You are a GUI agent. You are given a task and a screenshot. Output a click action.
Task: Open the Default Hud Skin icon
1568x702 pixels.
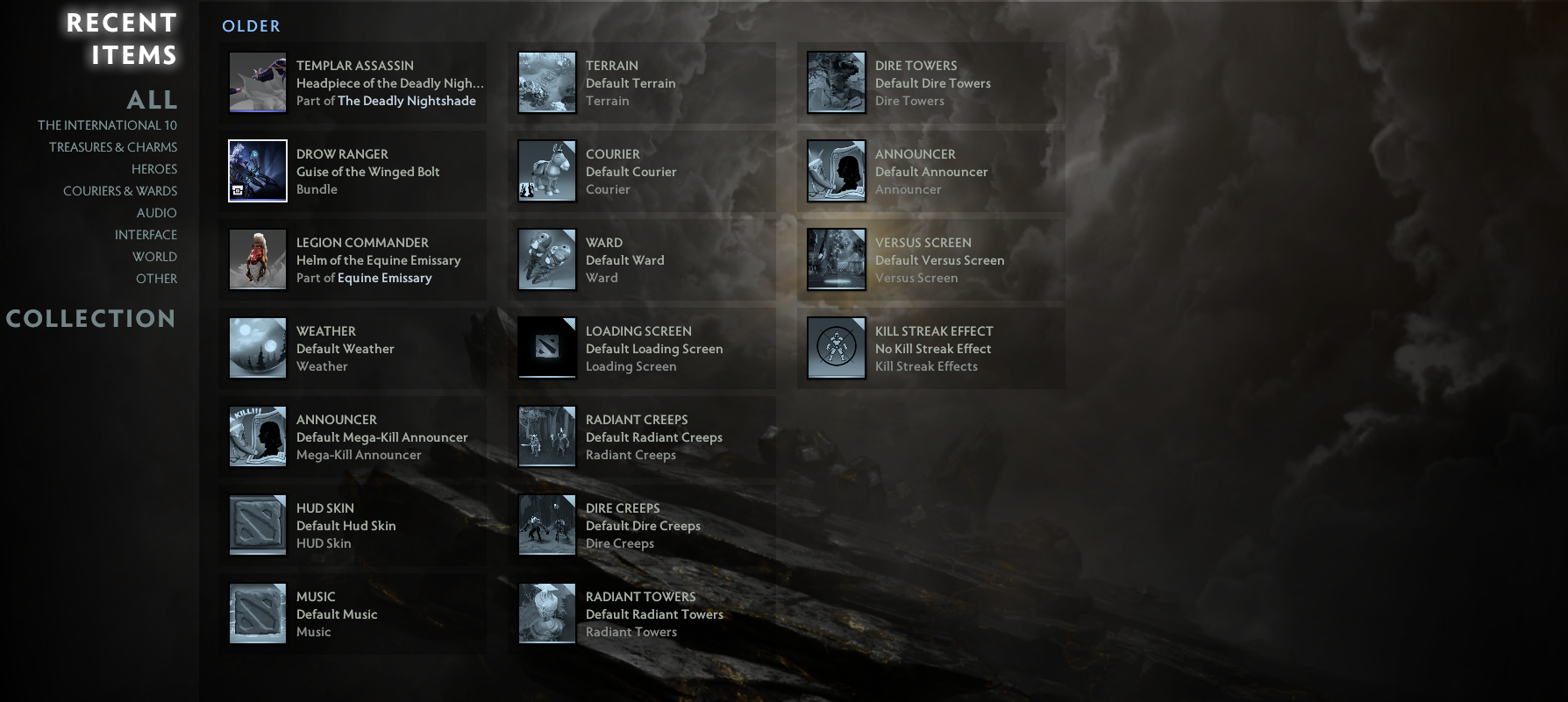[256, 524]
